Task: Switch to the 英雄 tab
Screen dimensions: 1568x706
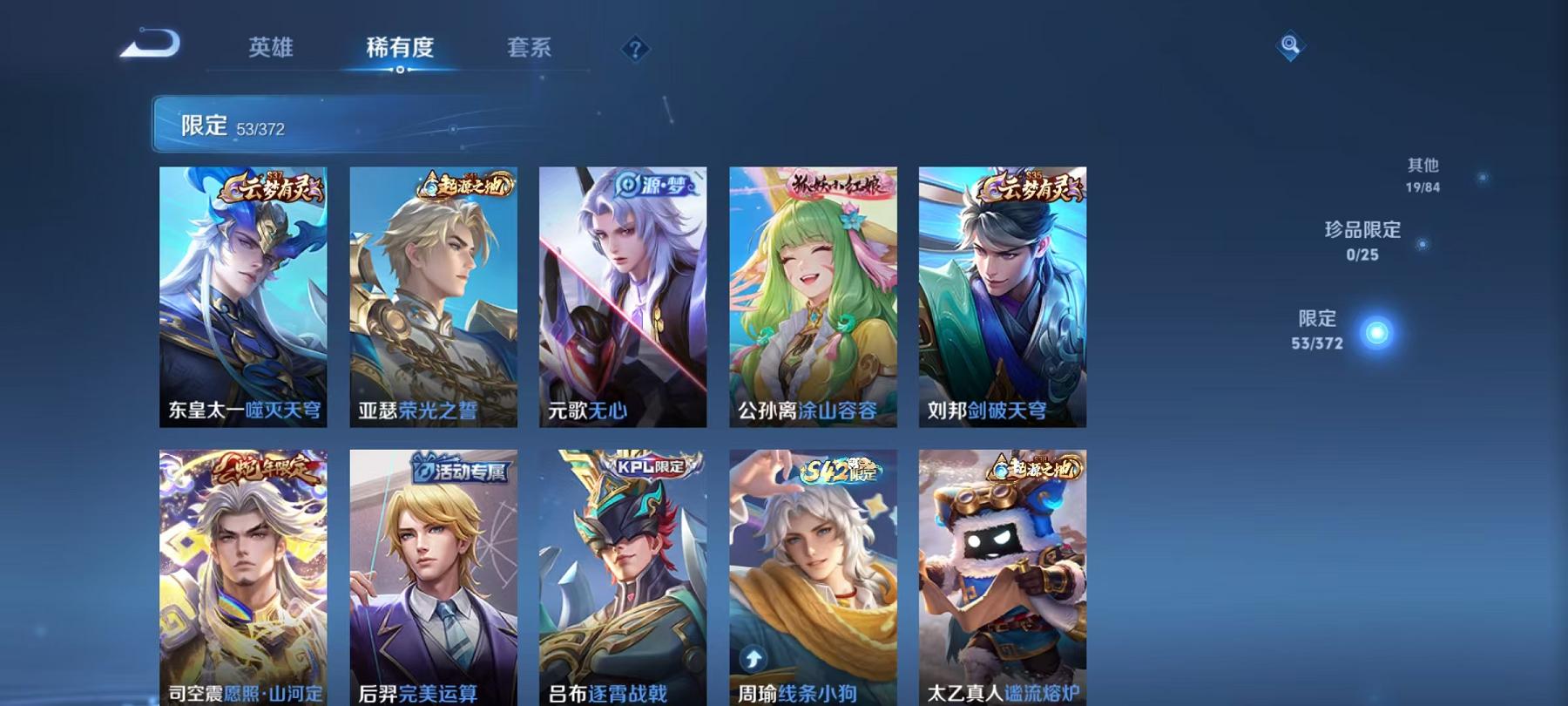Action: [x=272, y=48]
